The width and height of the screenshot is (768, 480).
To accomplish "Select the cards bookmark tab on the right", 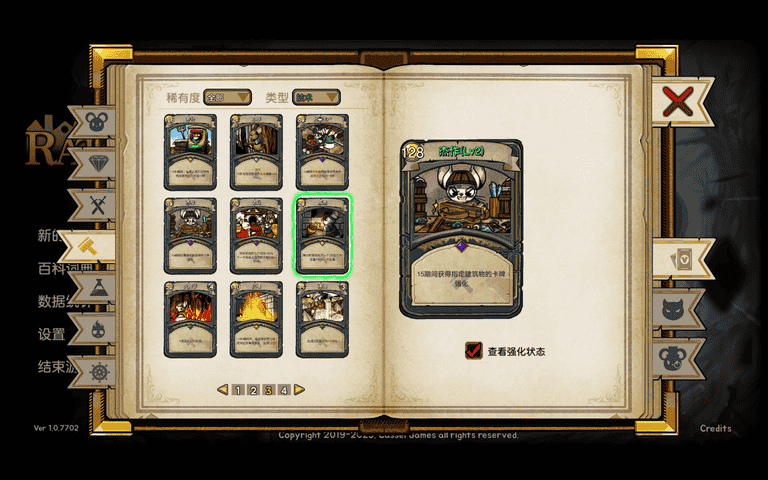I will [x=680, y=260].
